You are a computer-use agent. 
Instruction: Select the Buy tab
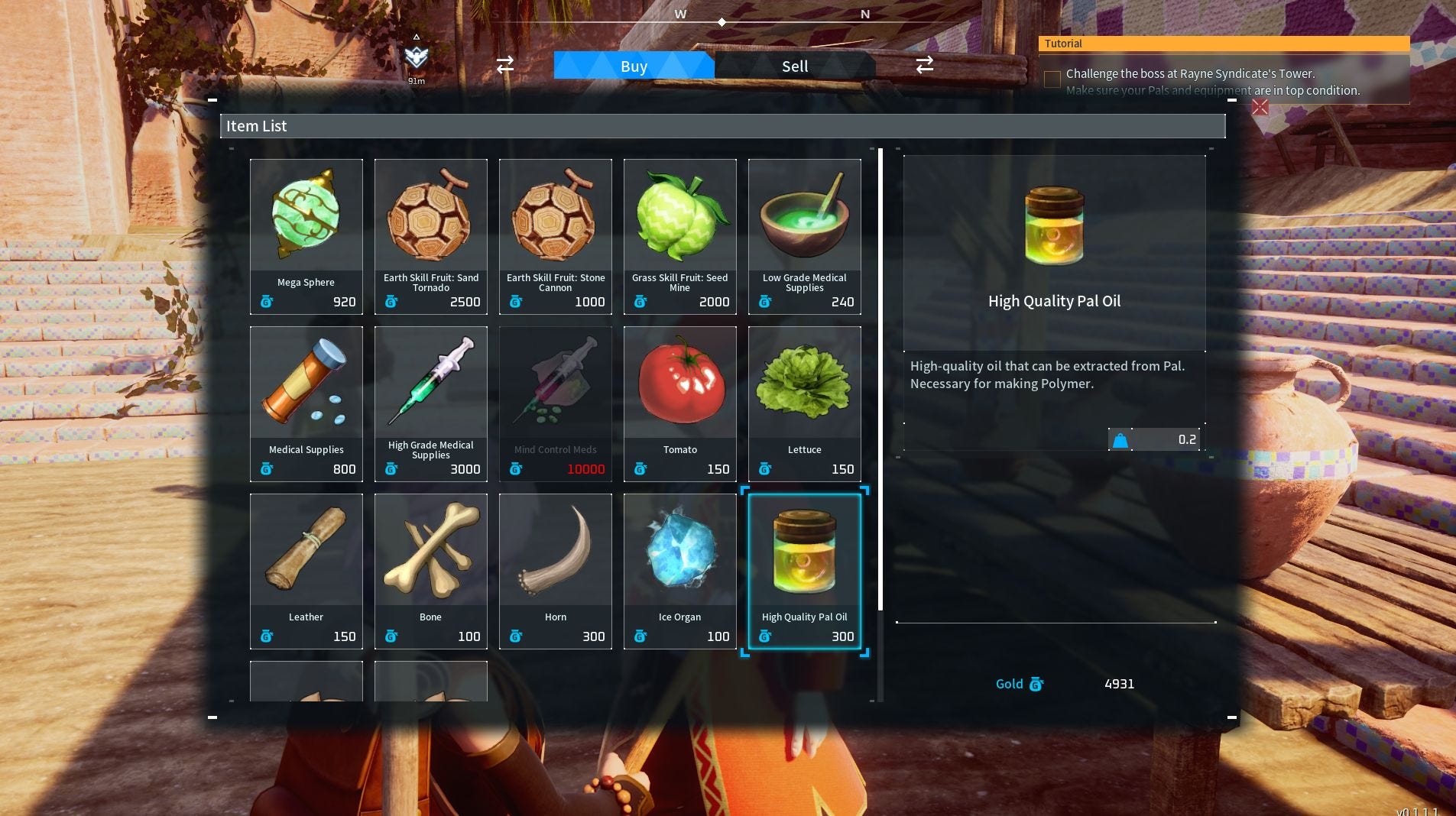pyautogui.click(x=634, y=66)
